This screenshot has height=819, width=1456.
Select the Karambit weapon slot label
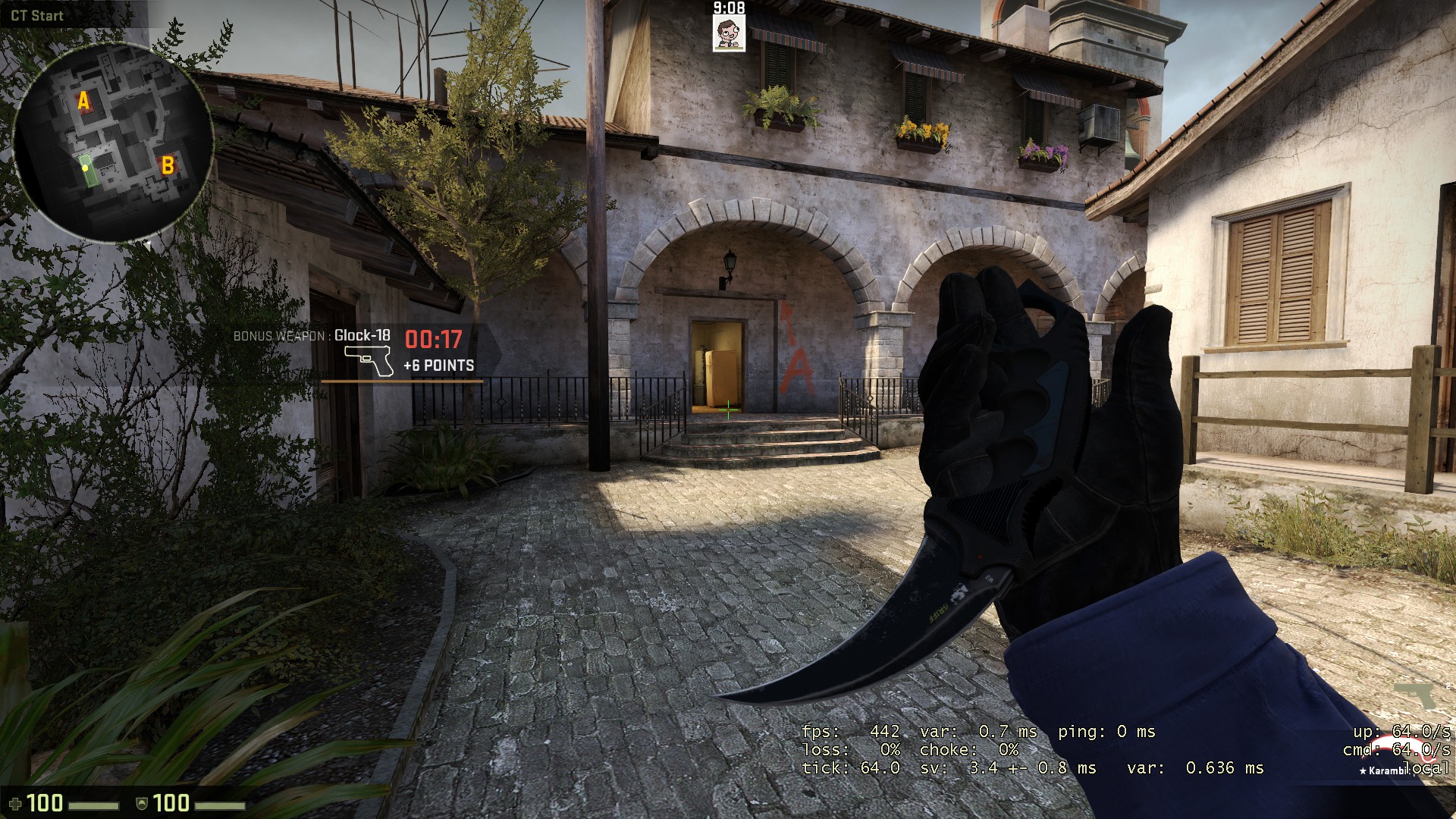coord(1383,770)
